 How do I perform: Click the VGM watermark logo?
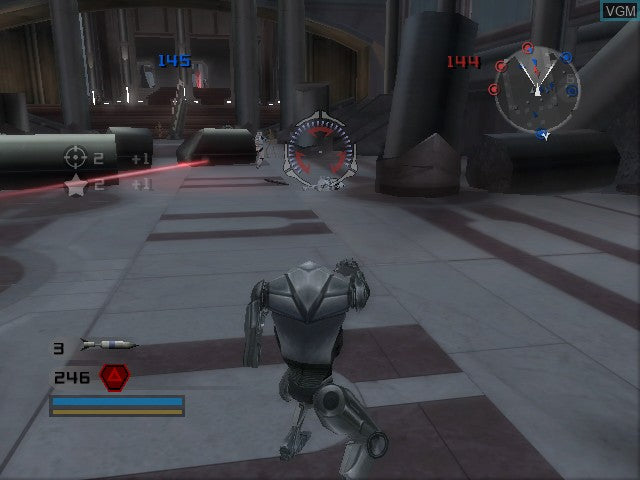(617, 11)
